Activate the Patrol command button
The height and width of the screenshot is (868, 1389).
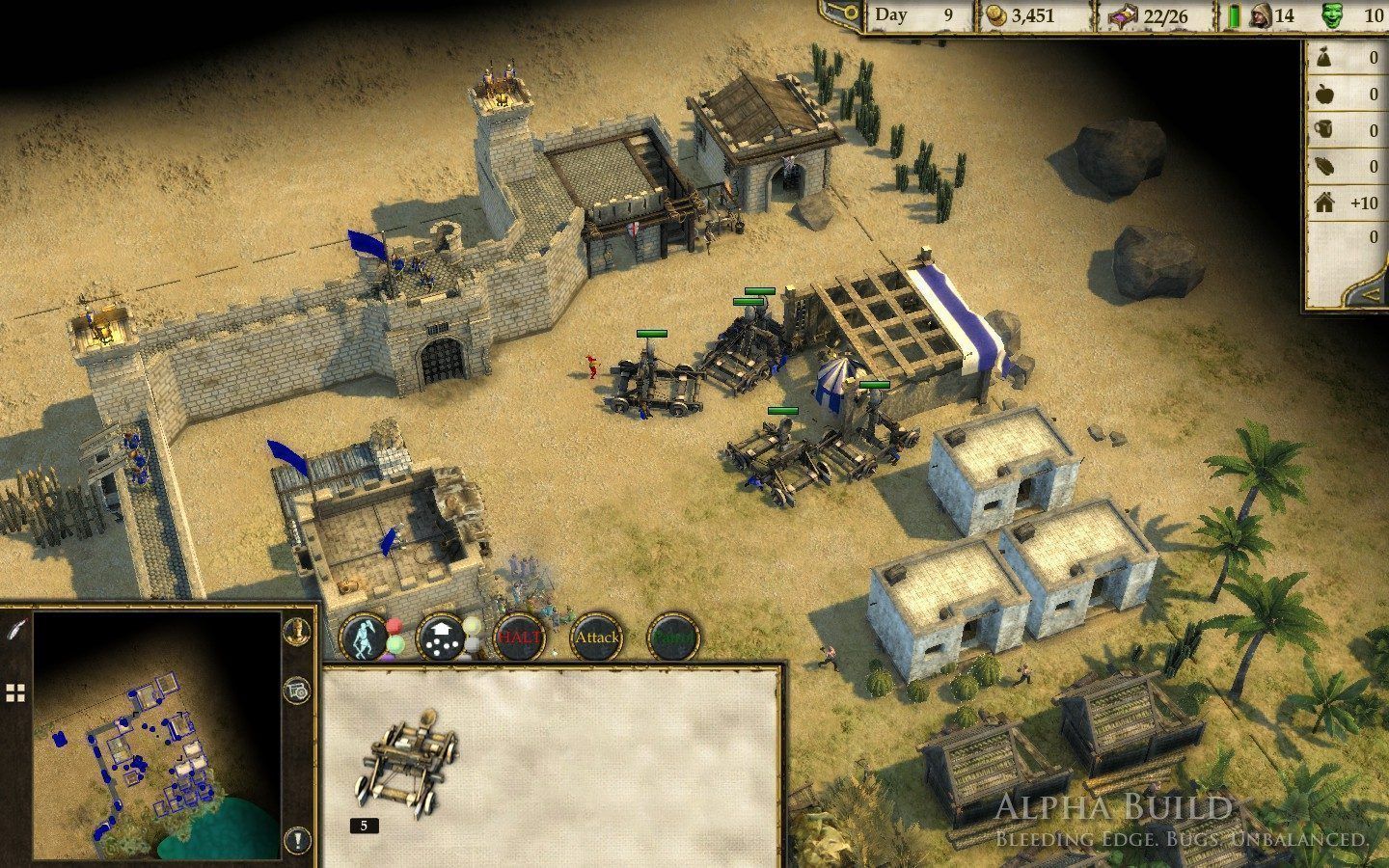[x=674, y=637]
